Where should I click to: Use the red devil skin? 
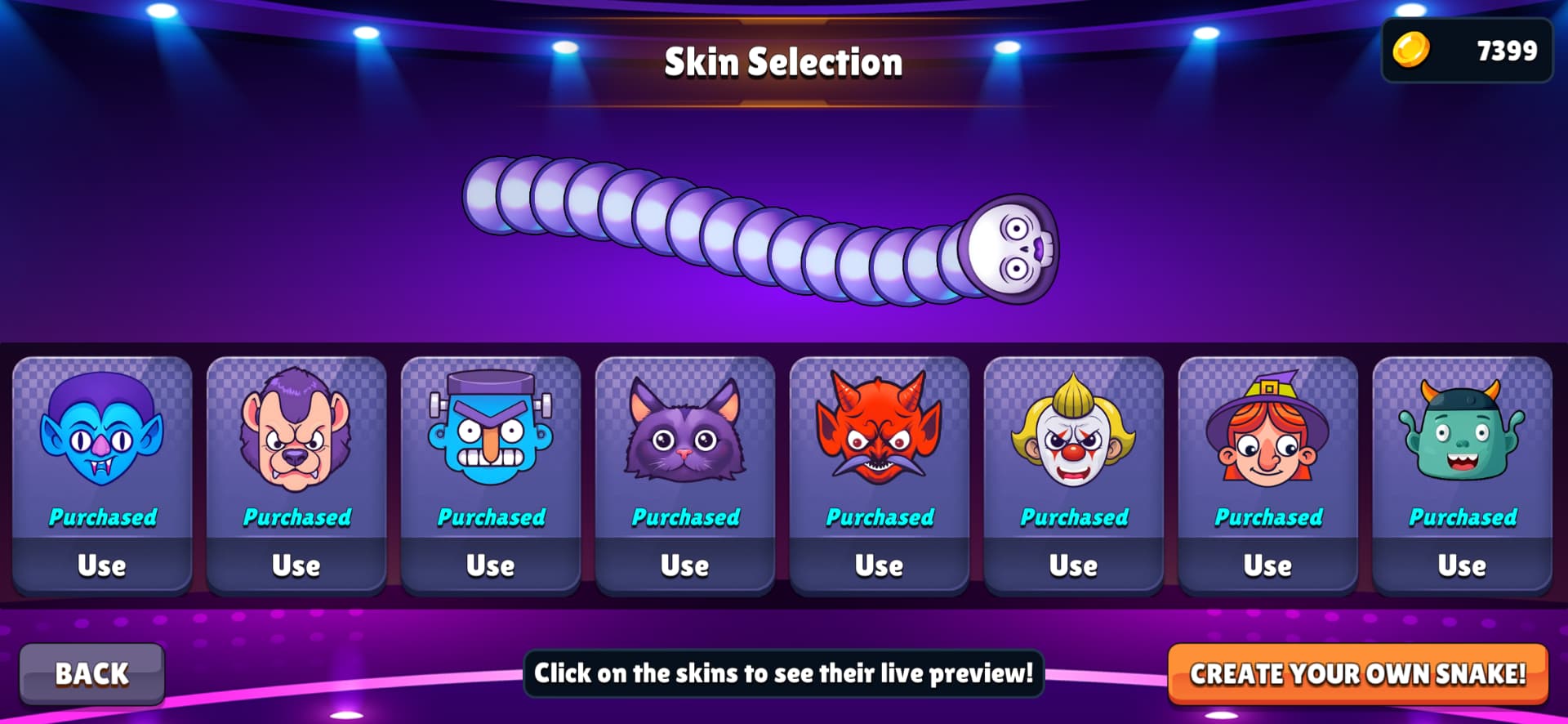click(x=880, y=565)
